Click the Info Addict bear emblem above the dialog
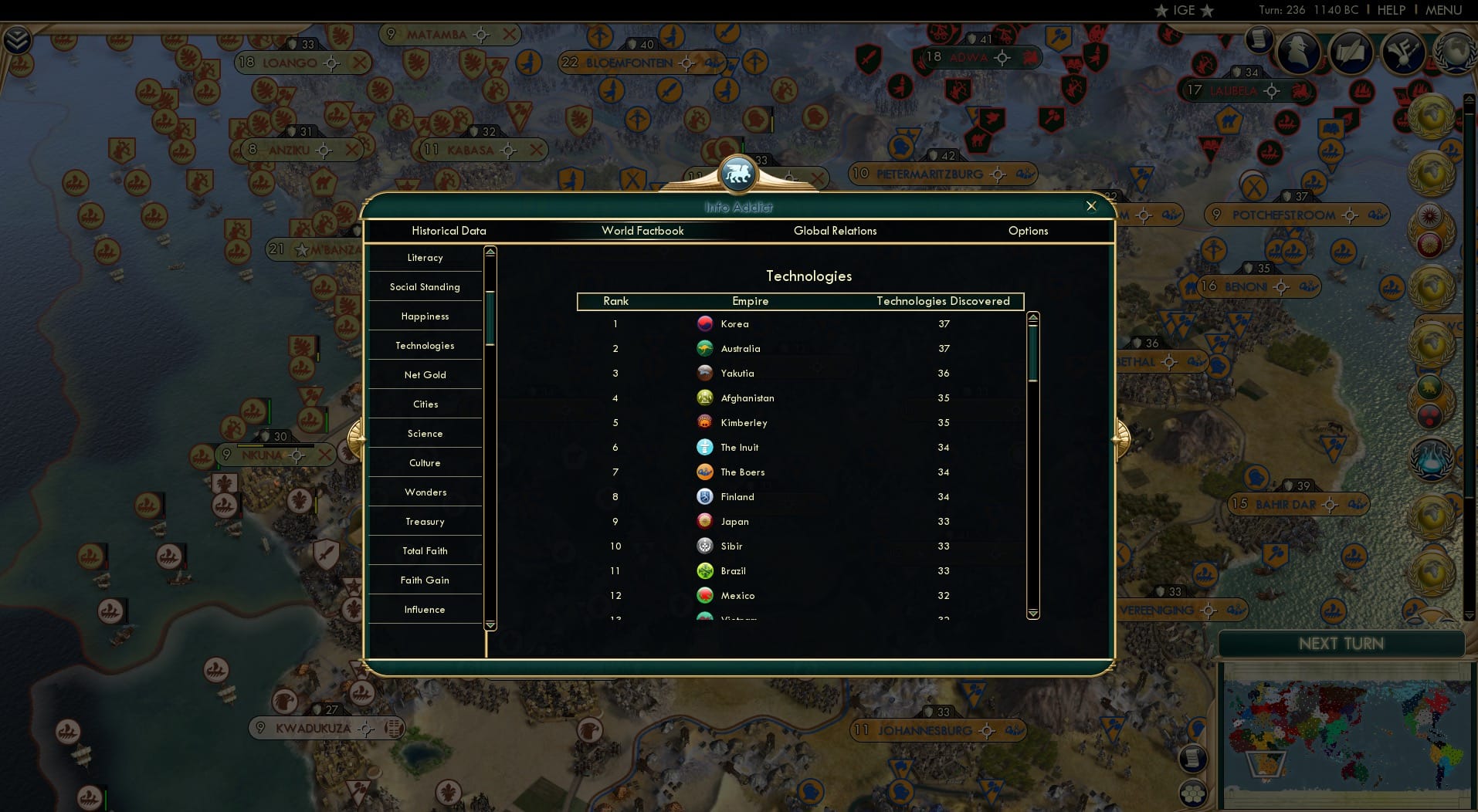This screenshot has height=812, width=1478. (737, 173)
